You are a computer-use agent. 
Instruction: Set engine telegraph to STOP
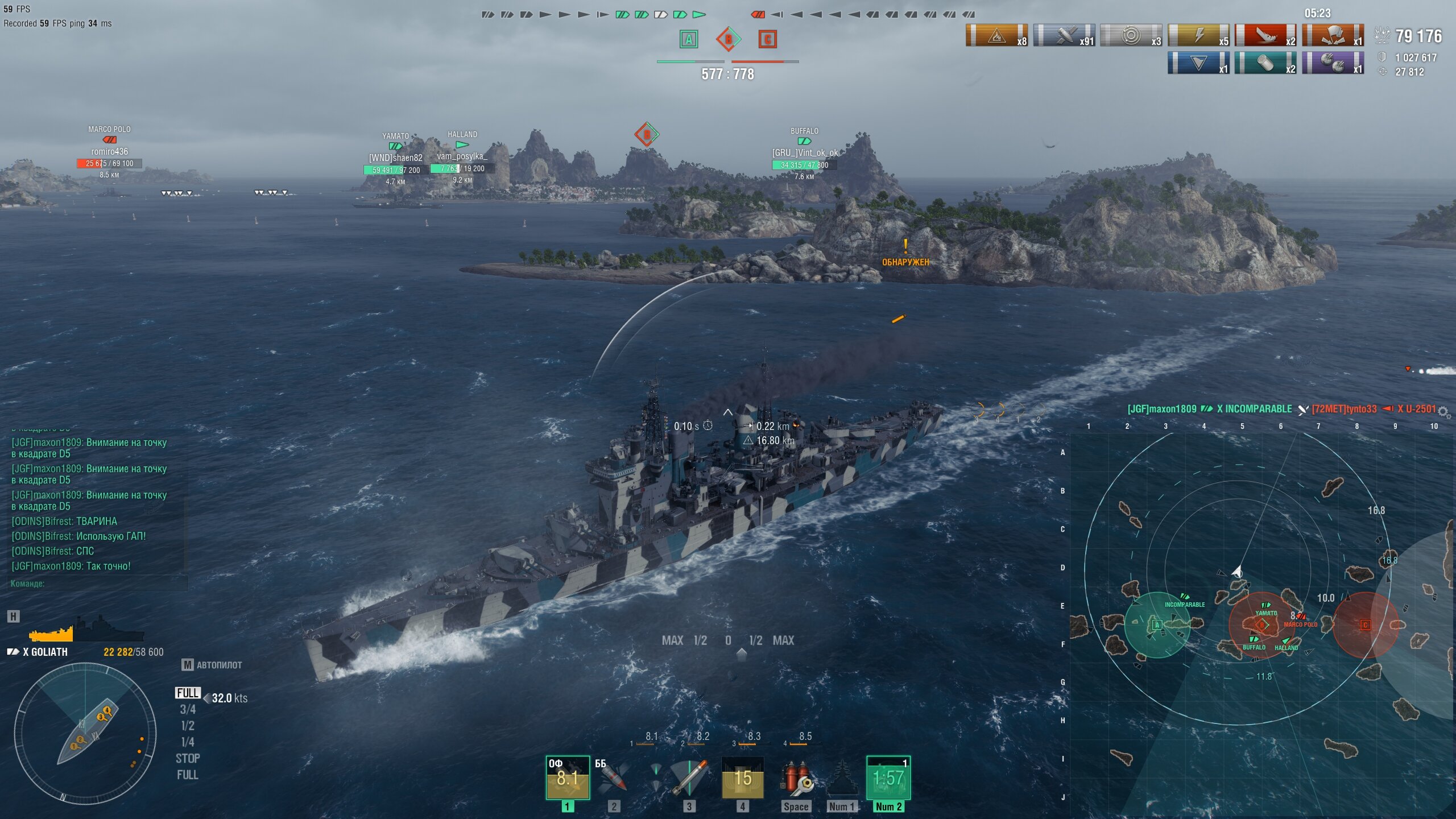tap(188, 758)
